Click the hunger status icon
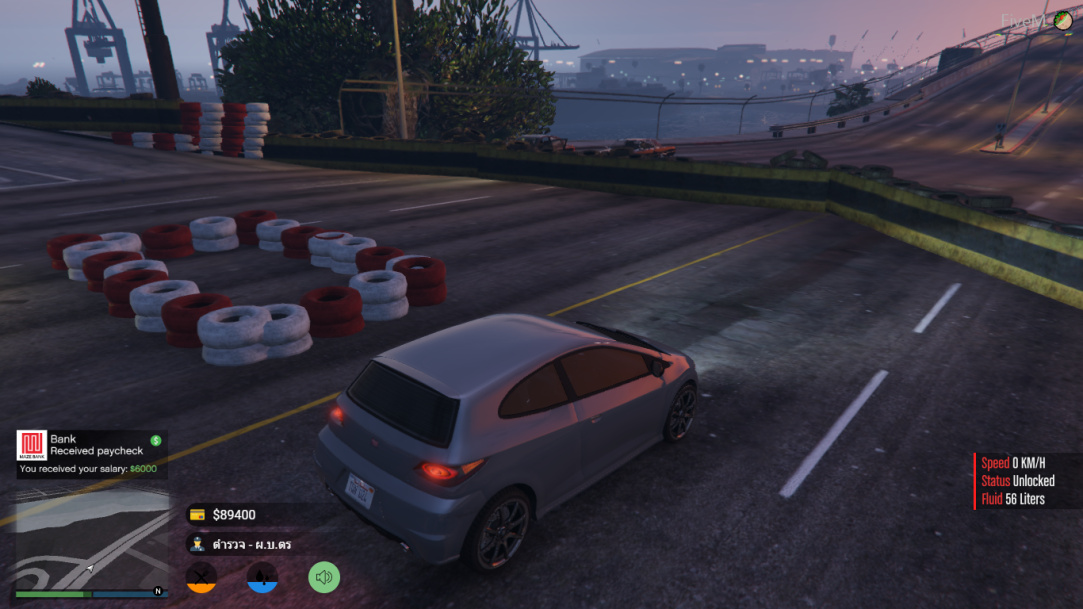The height and width of the screenshot is (609, 1083). pos(201,576)
